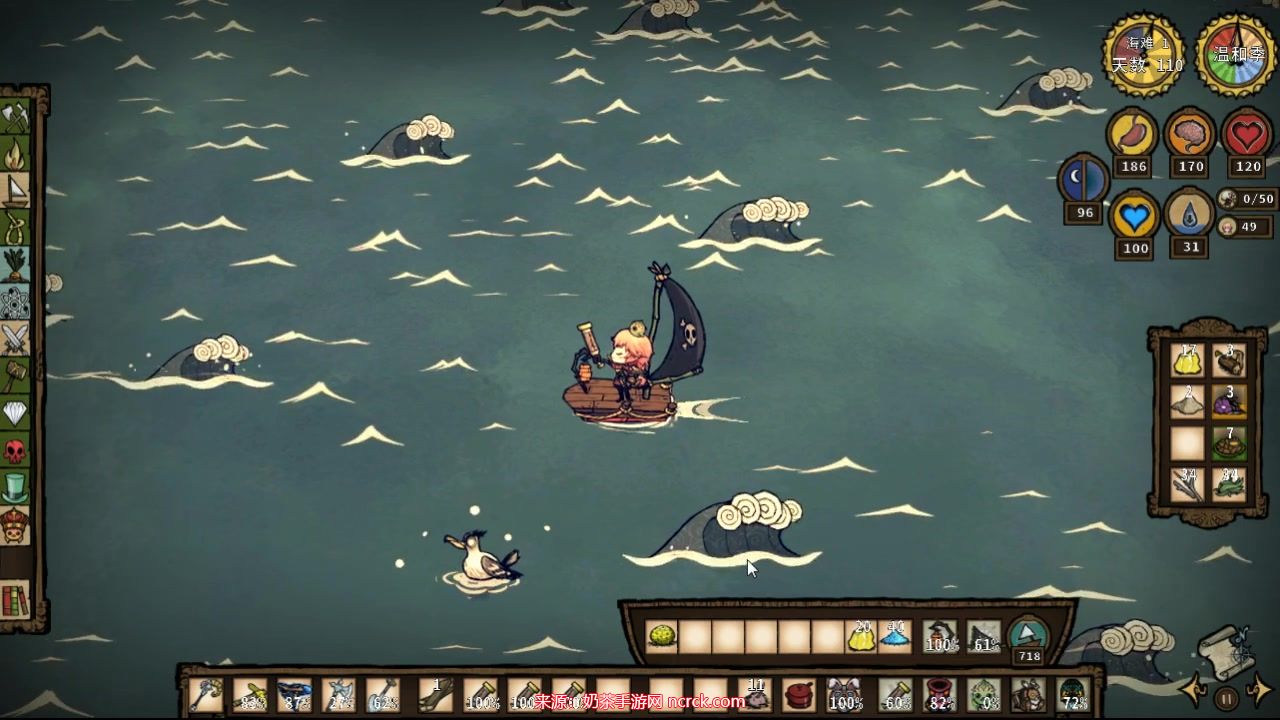Open the Books crafting tab

15,600
